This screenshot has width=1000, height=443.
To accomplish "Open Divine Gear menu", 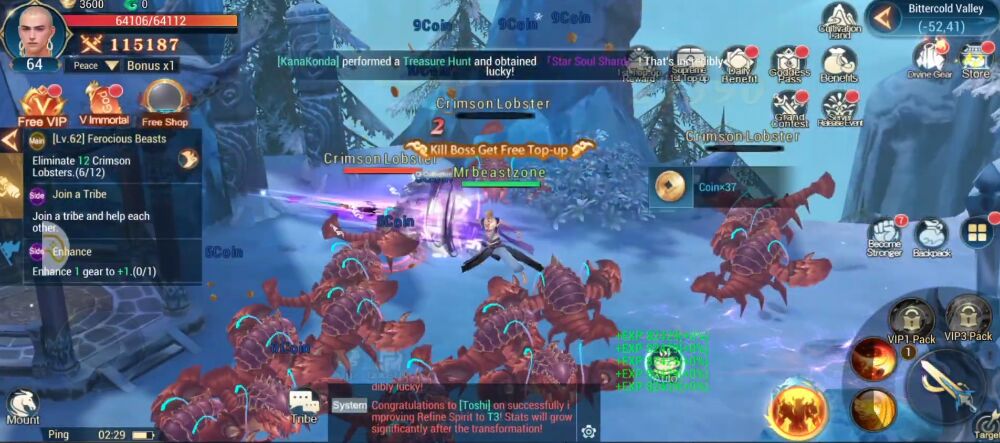I will click(927, 58).
